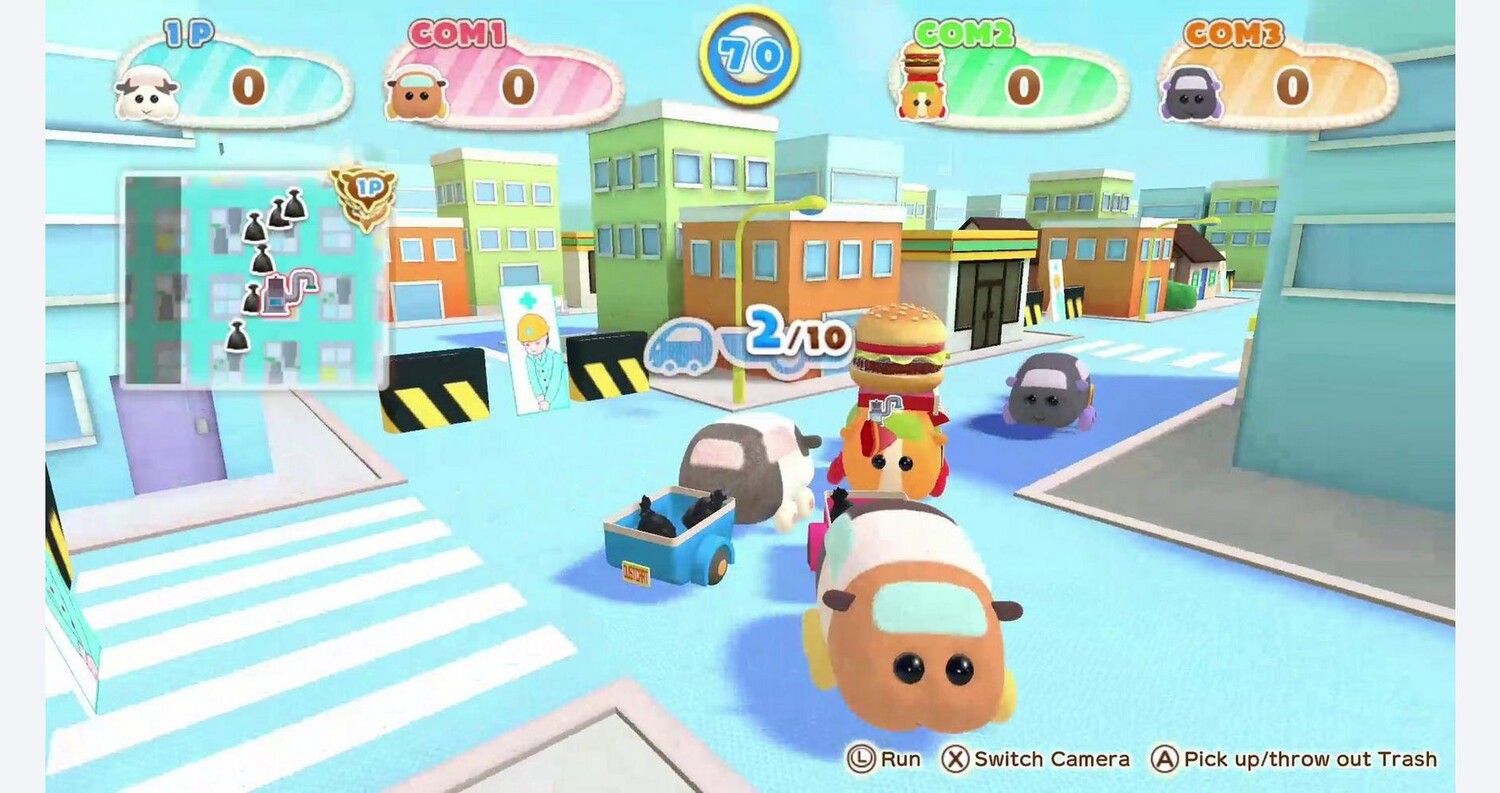Click the city minimap
1500x793 pixels.
pos(255,280)
